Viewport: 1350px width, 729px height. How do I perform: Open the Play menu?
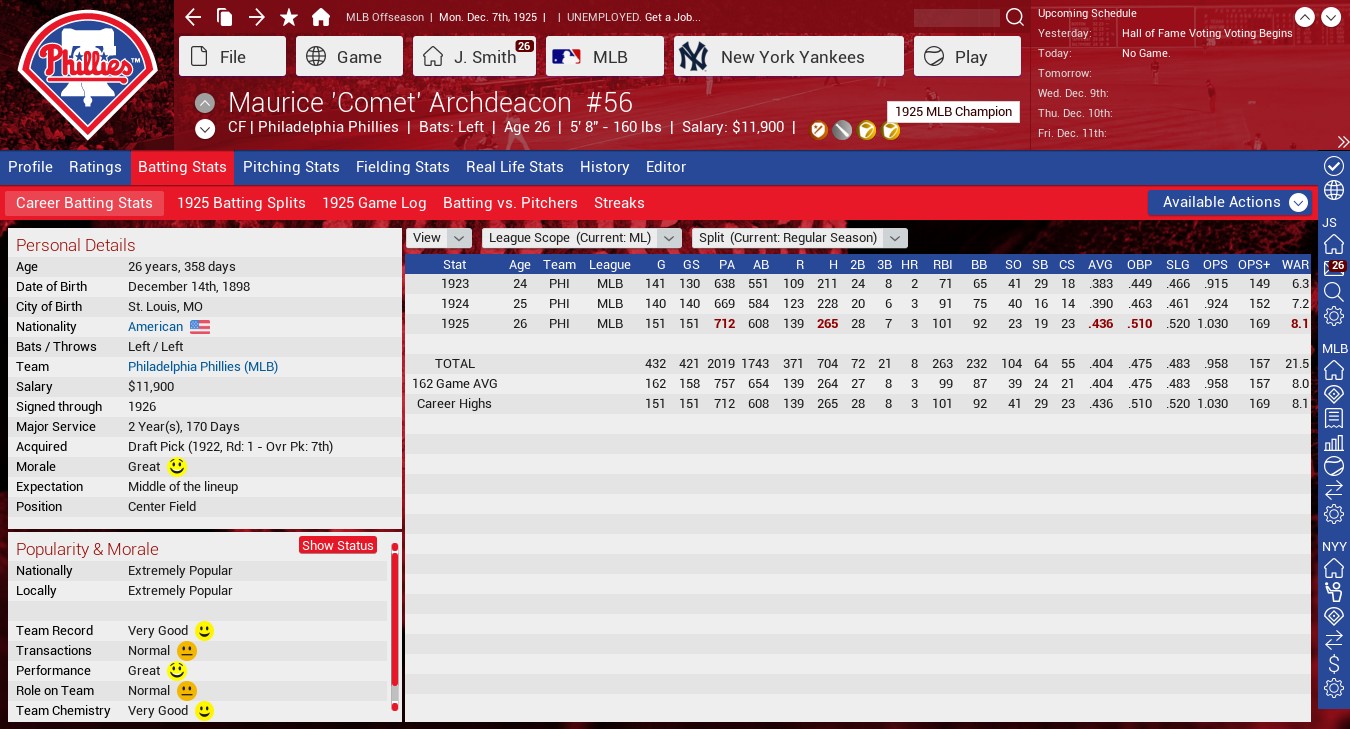[x=966, y=57]
